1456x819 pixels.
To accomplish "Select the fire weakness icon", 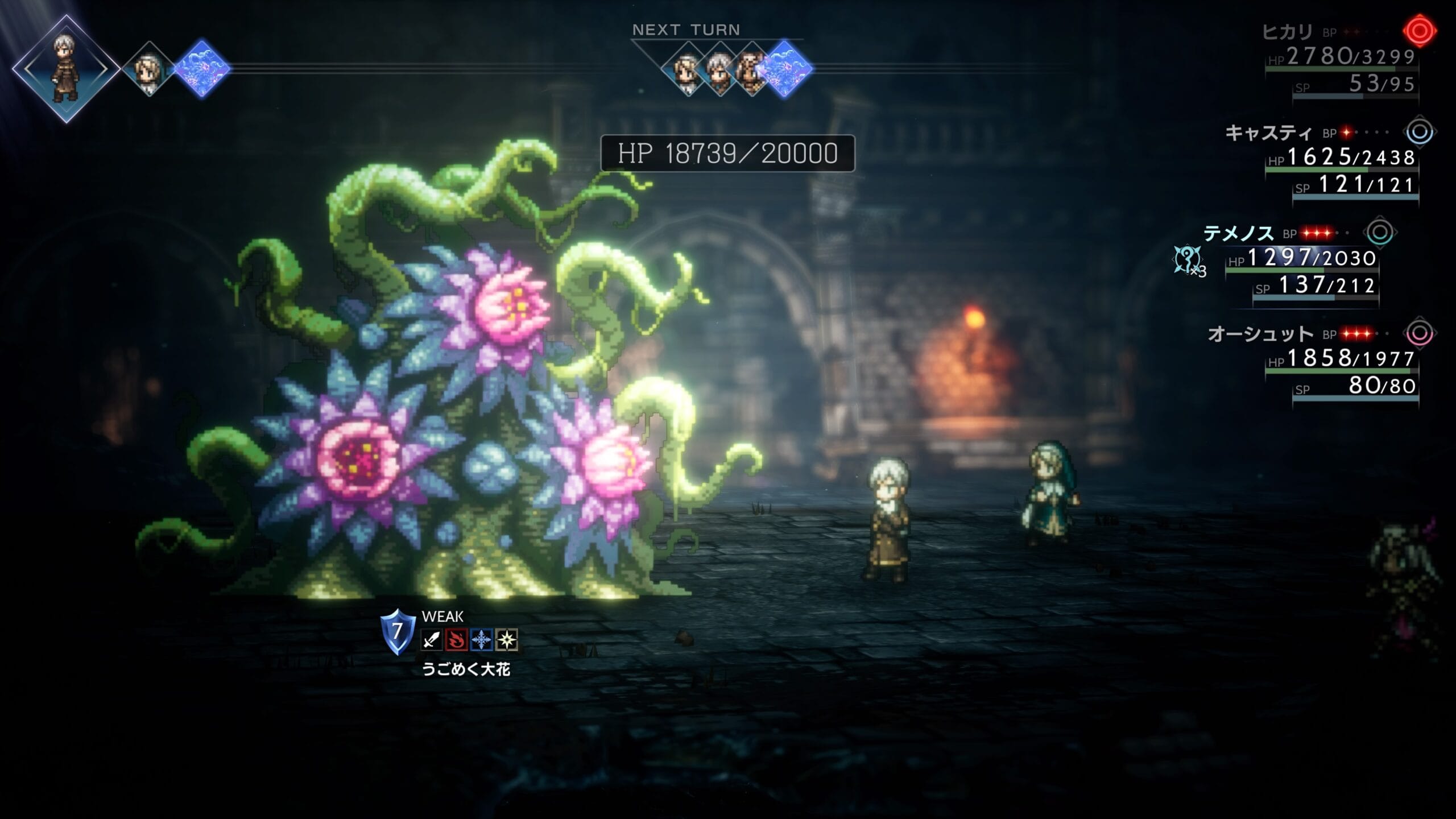I will [x=456, y=640].
